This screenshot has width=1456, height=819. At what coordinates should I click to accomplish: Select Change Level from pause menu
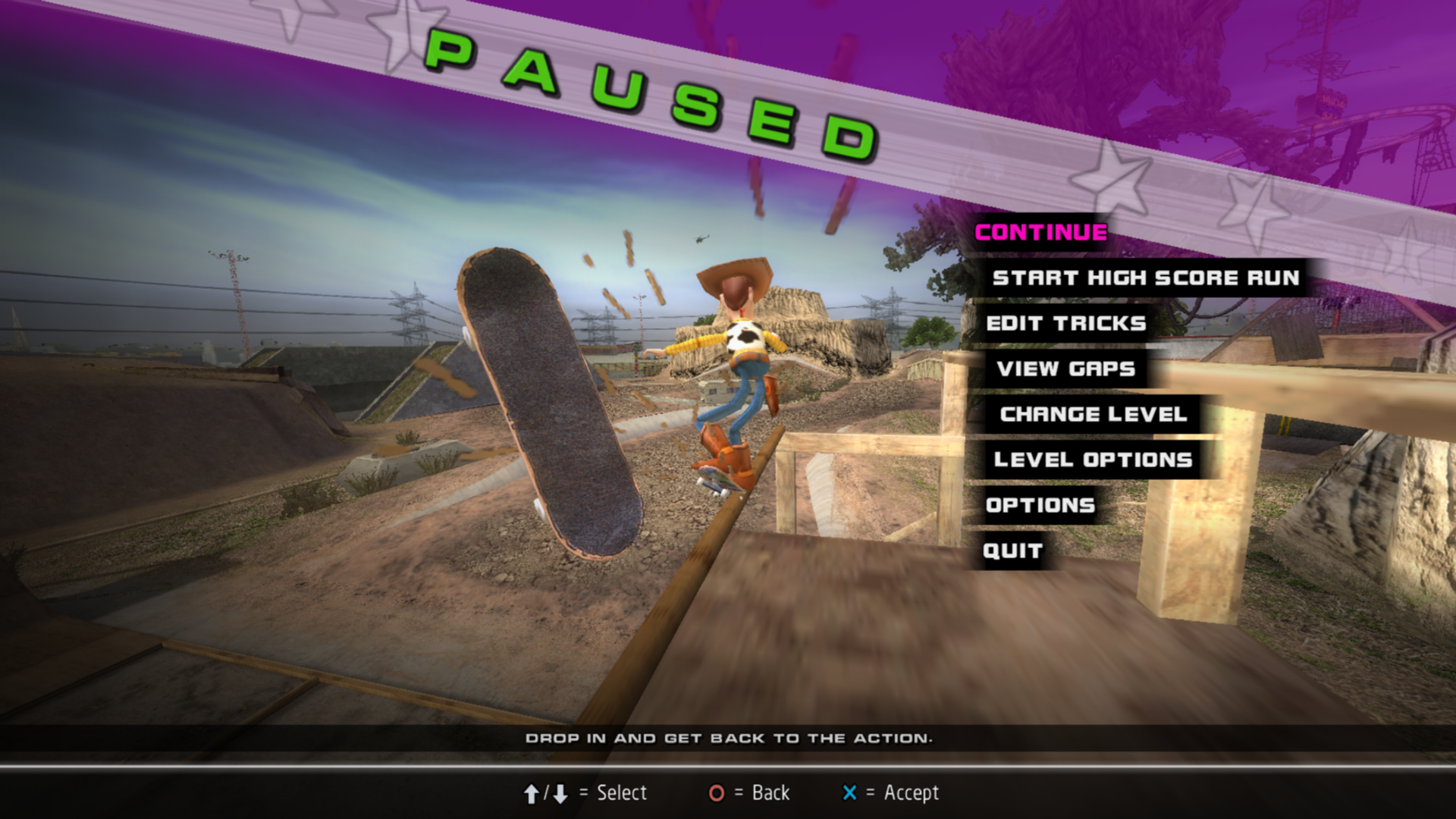1093,415
